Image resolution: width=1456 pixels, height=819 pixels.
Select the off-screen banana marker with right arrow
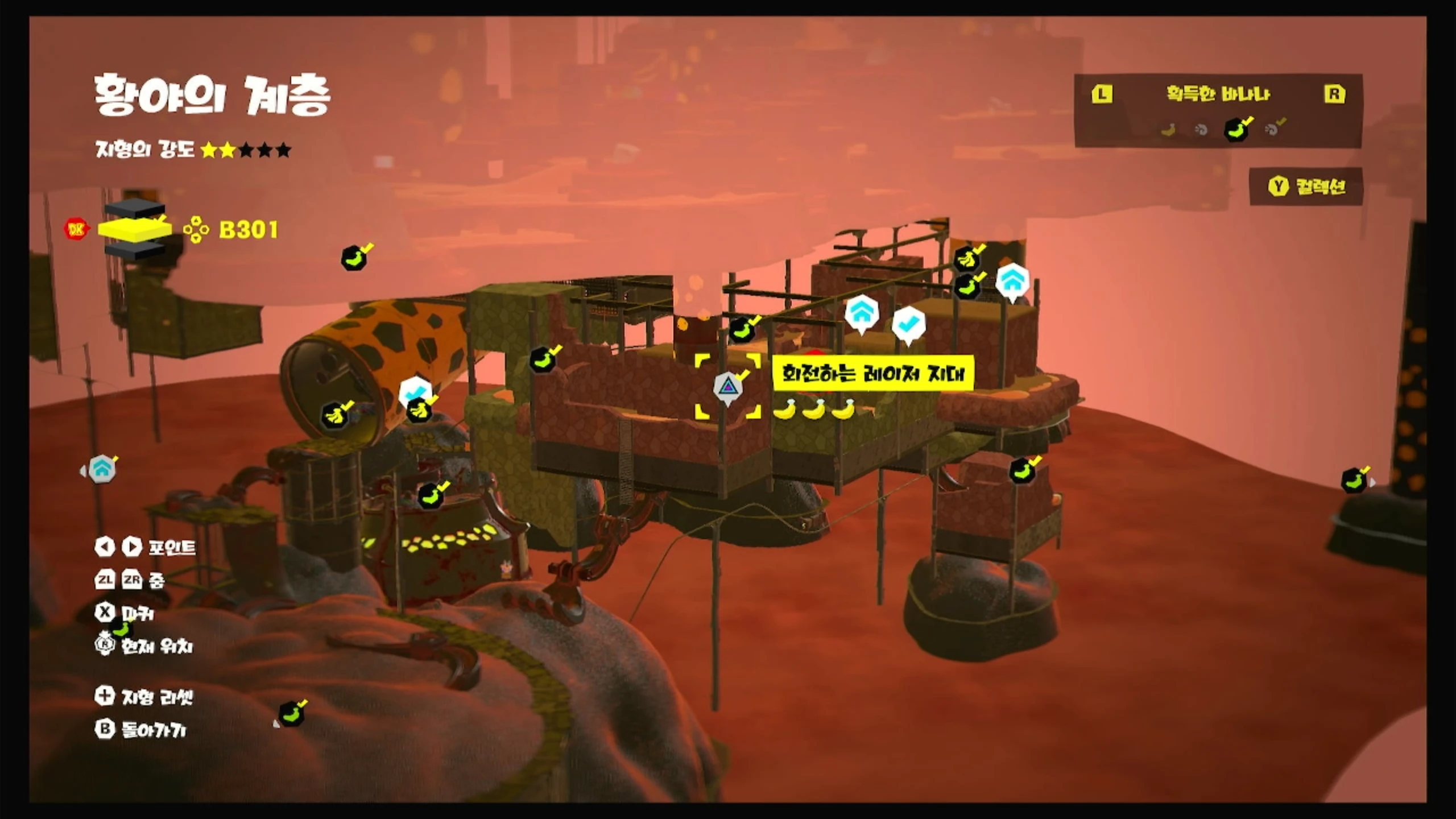(x=1355, y=481)
